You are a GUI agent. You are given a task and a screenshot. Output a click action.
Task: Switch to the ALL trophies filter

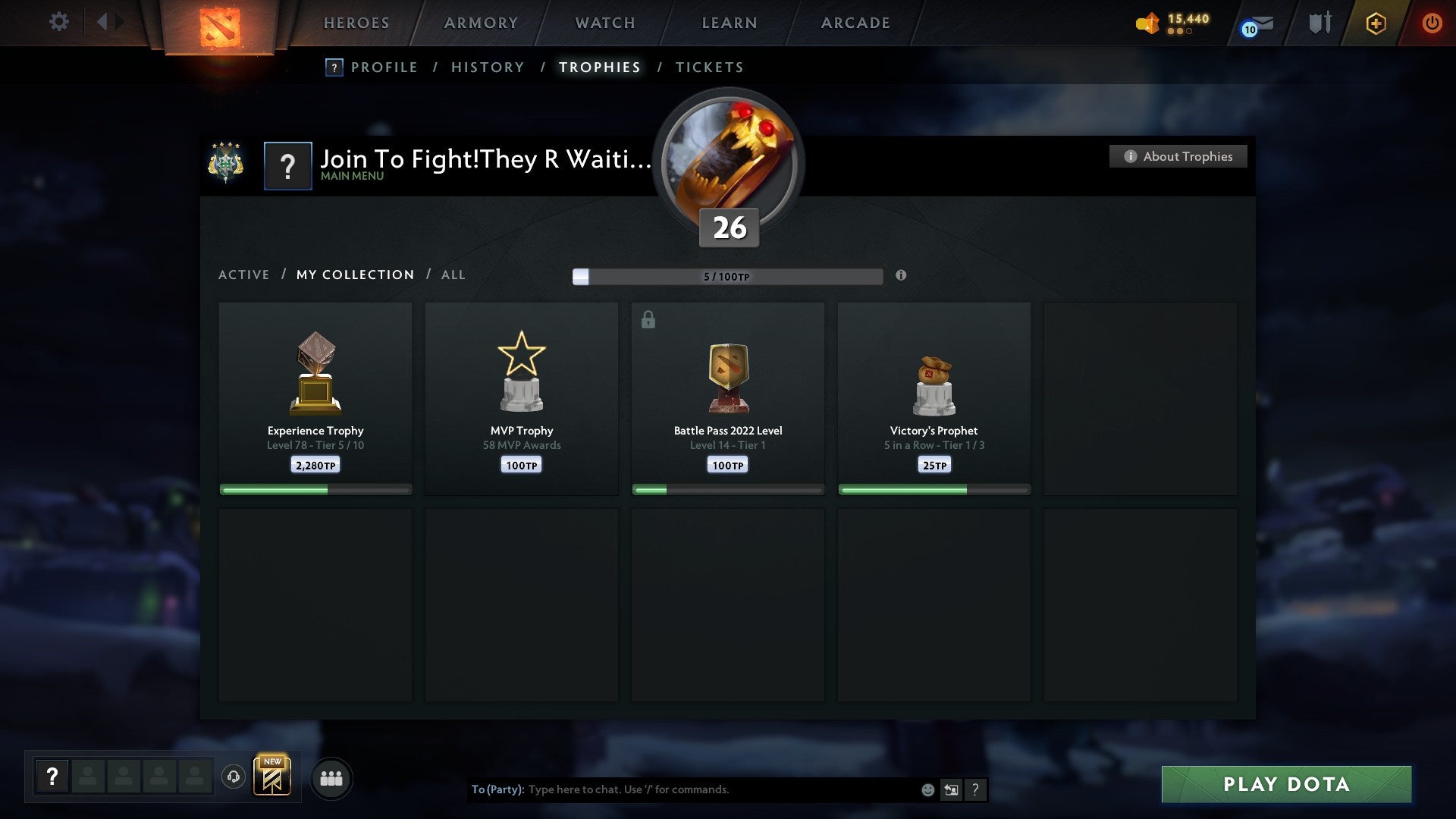[453, 275]
